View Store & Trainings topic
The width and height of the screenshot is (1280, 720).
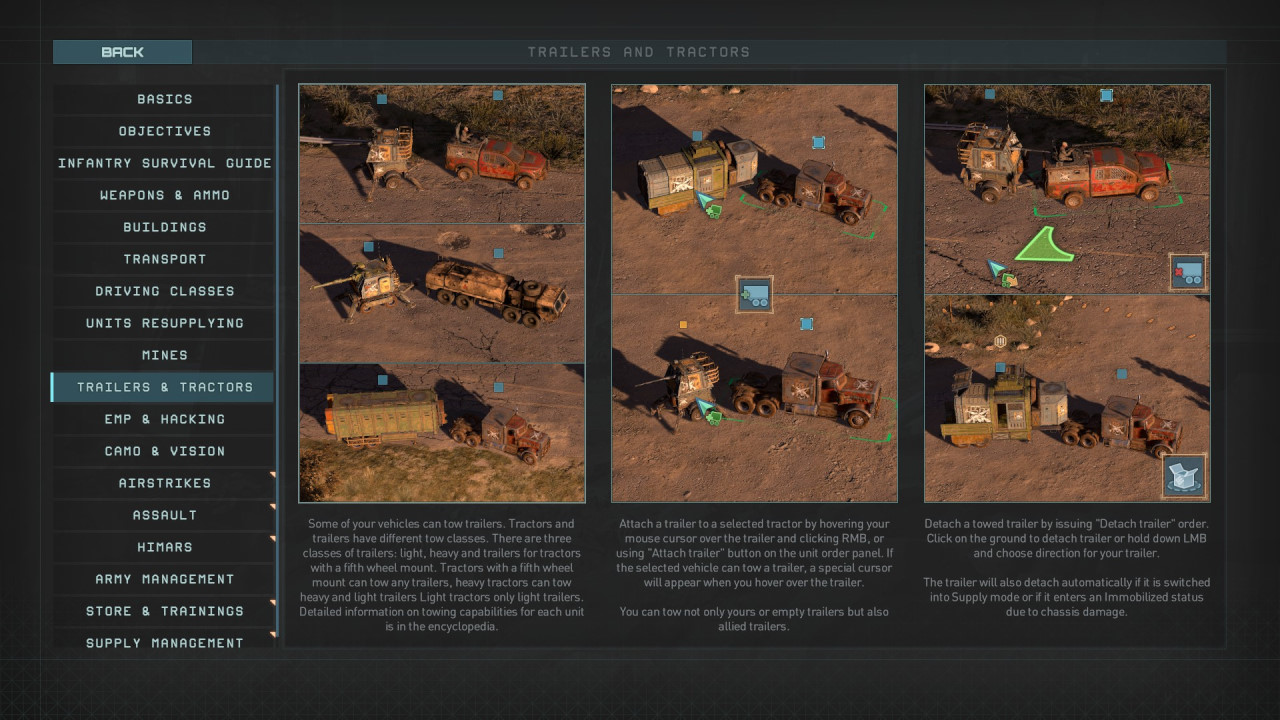click(164, 611)
